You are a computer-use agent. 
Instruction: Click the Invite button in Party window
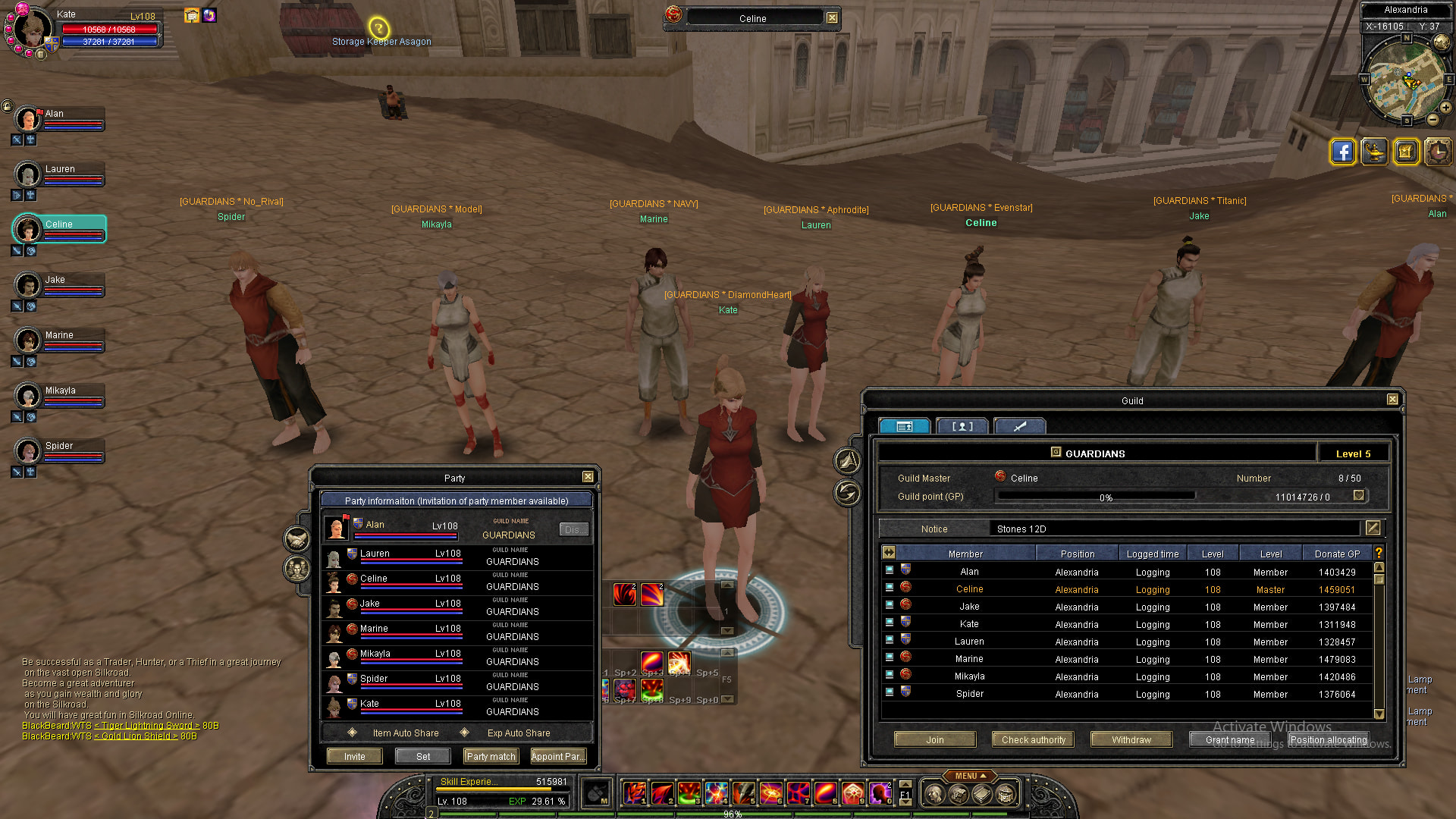pyautogui.click(x=354, y=757)
